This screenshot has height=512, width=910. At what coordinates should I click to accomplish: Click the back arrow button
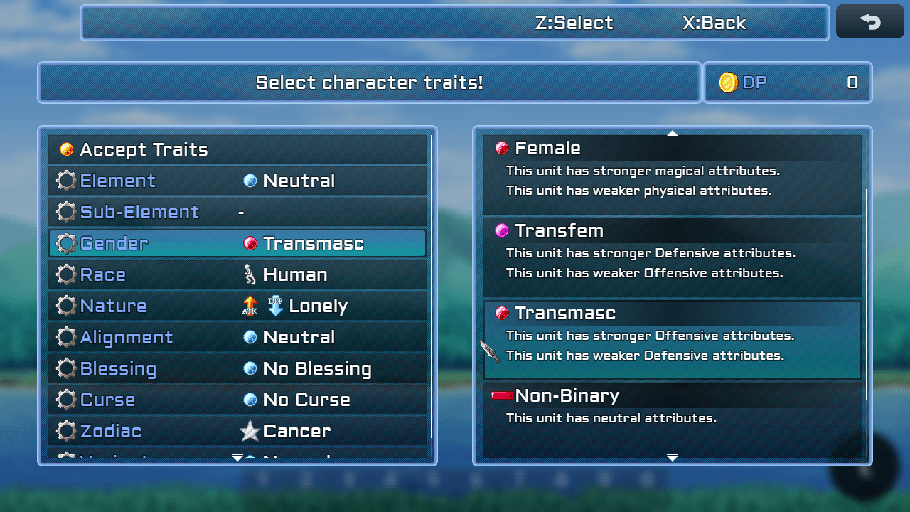point(869,22)
